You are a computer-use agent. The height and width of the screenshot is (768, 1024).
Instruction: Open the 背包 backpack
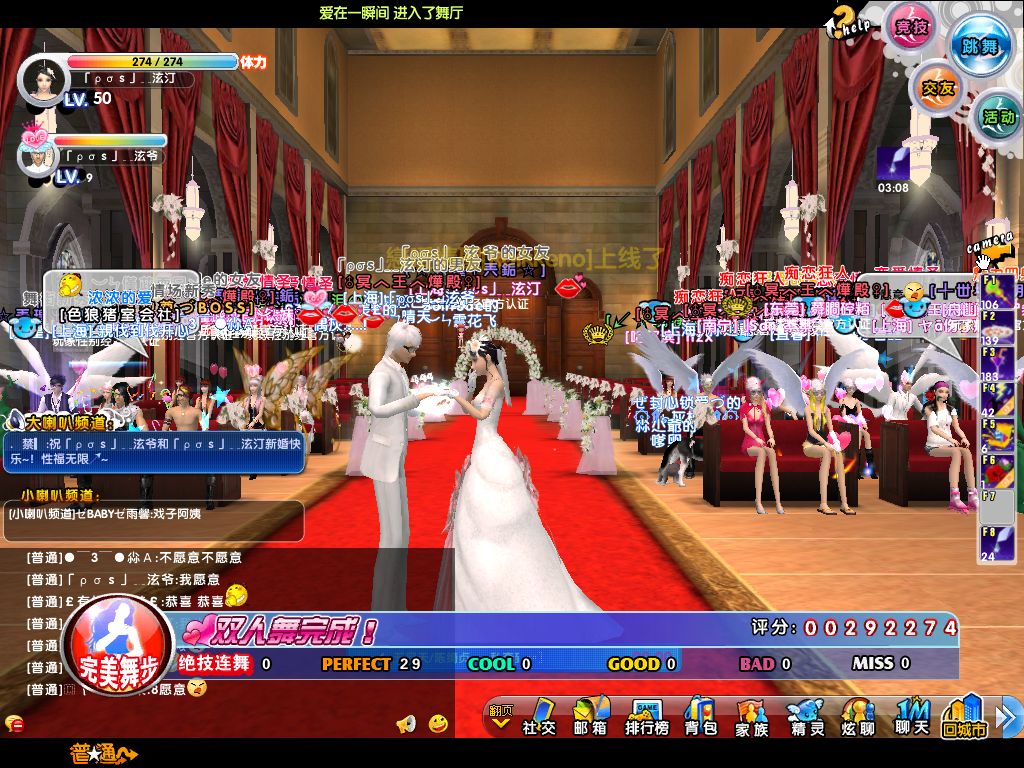(x=700, y=717)
